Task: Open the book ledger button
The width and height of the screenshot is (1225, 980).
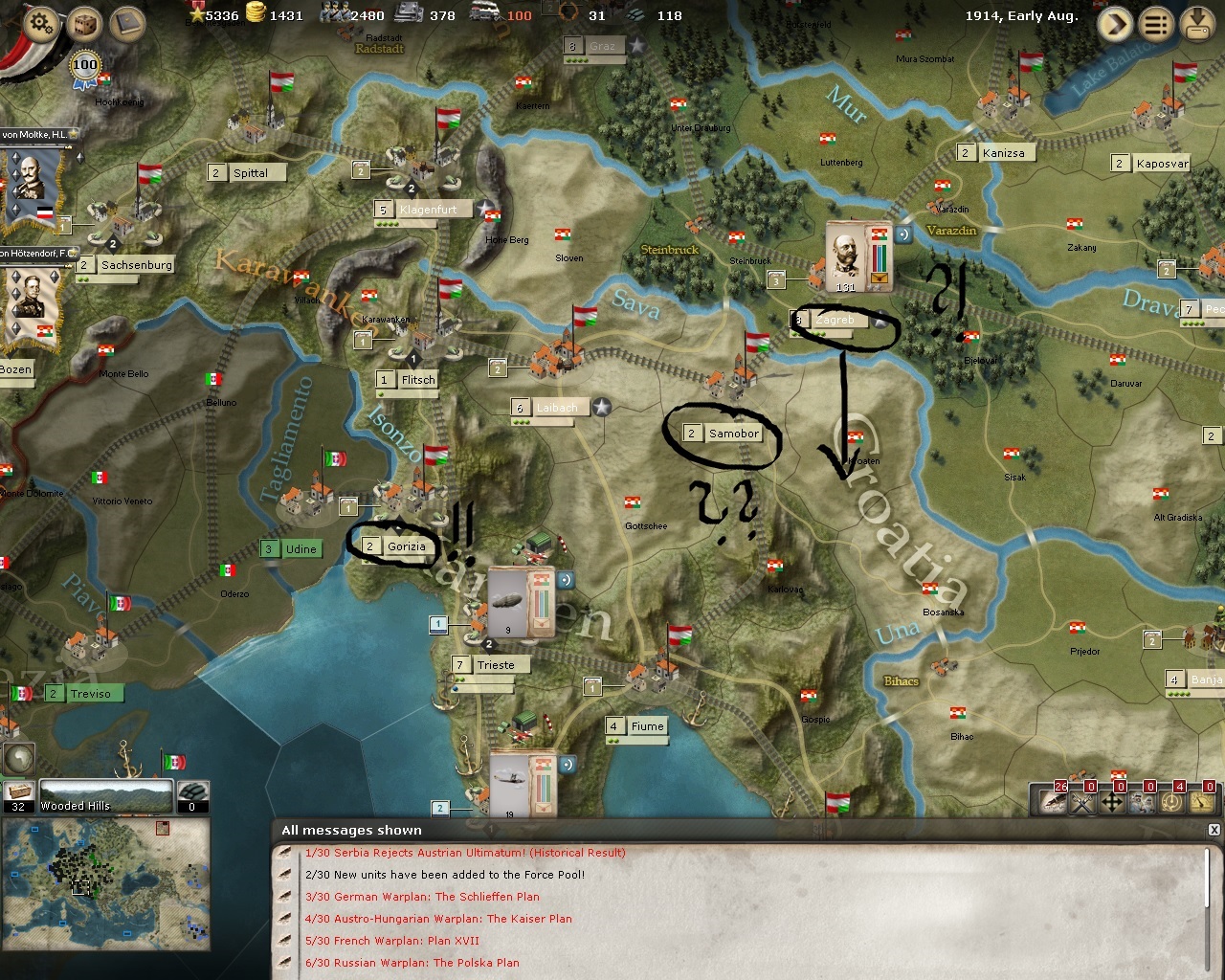Action: tap(126, 23)
